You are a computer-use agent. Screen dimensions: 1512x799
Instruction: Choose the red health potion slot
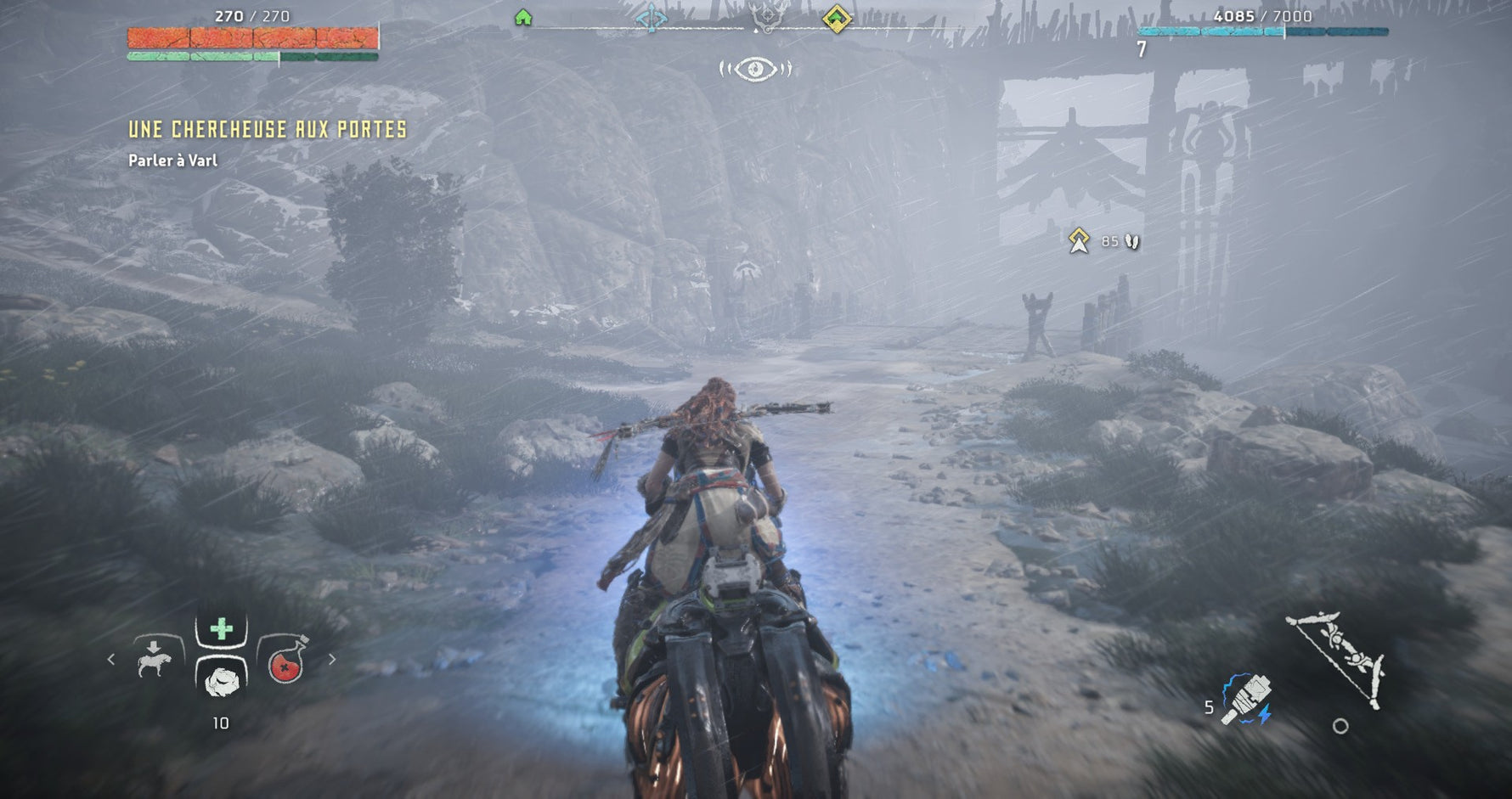pyautogui.click(x=287, y=664)
